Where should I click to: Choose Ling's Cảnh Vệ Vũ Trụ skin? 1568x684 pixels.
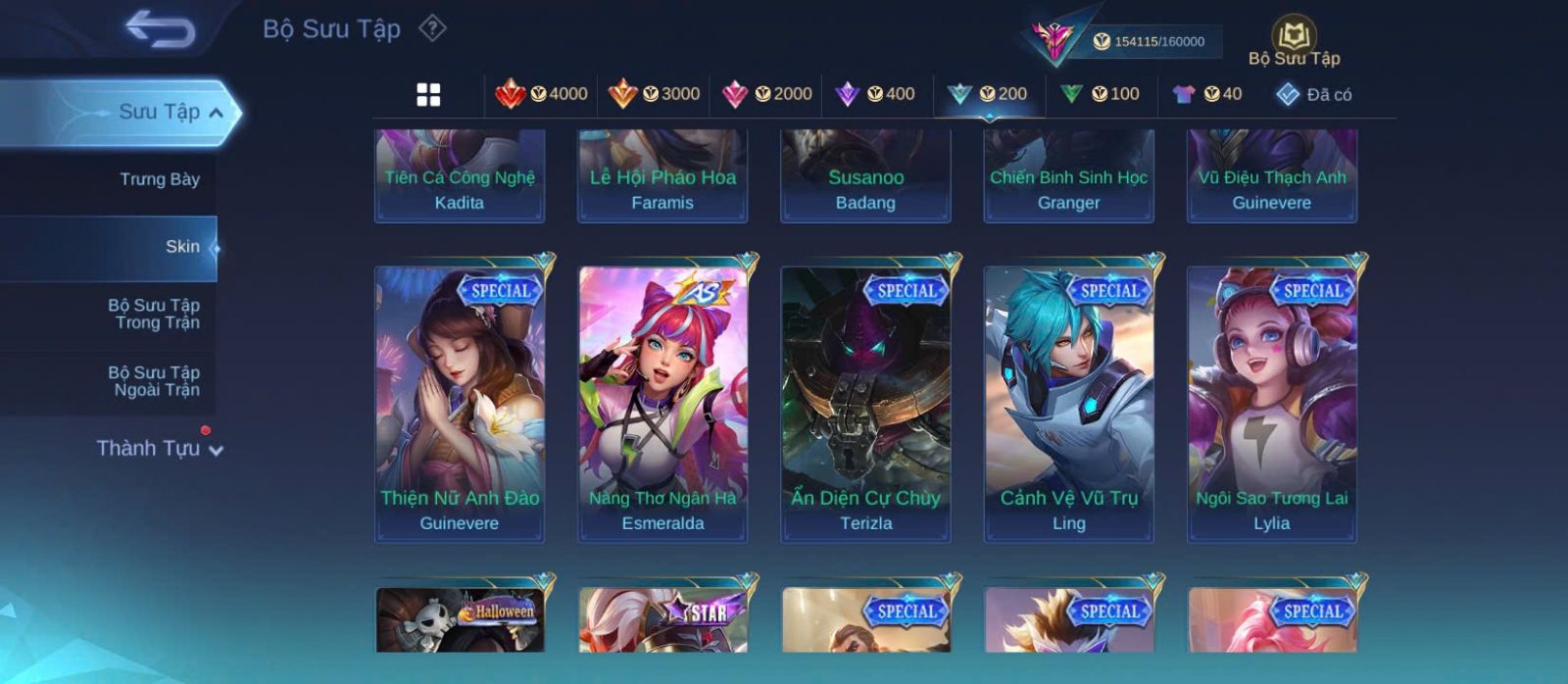[x=1068, y=403]
